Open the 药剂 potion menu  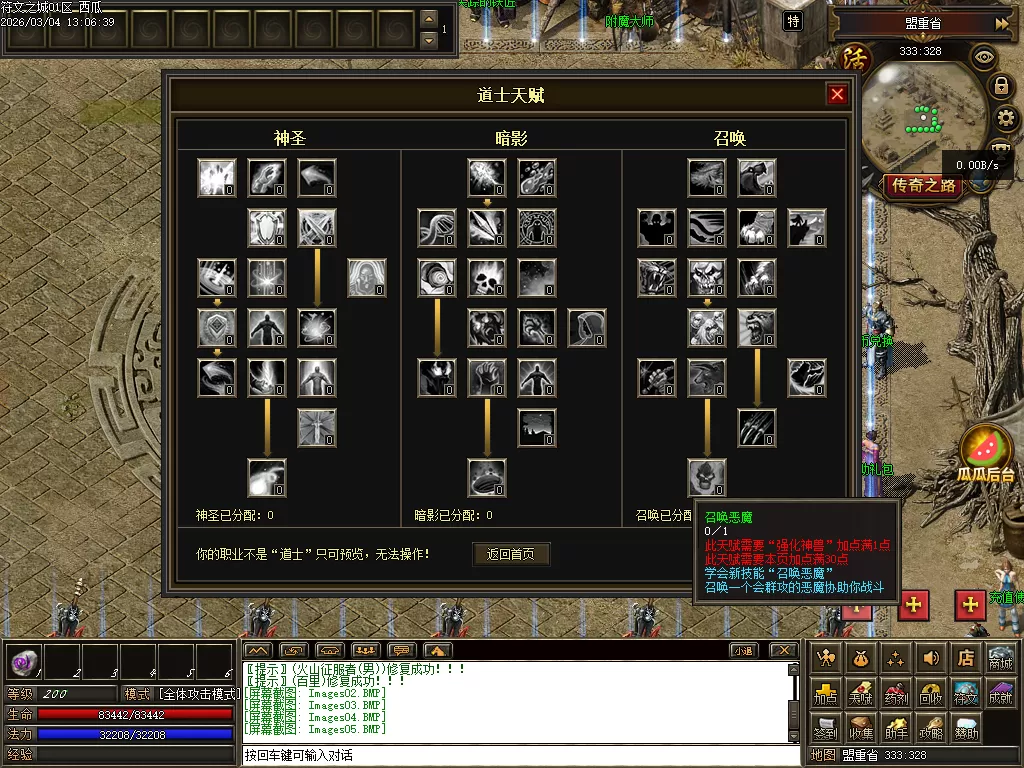click(x=896, y=693)
